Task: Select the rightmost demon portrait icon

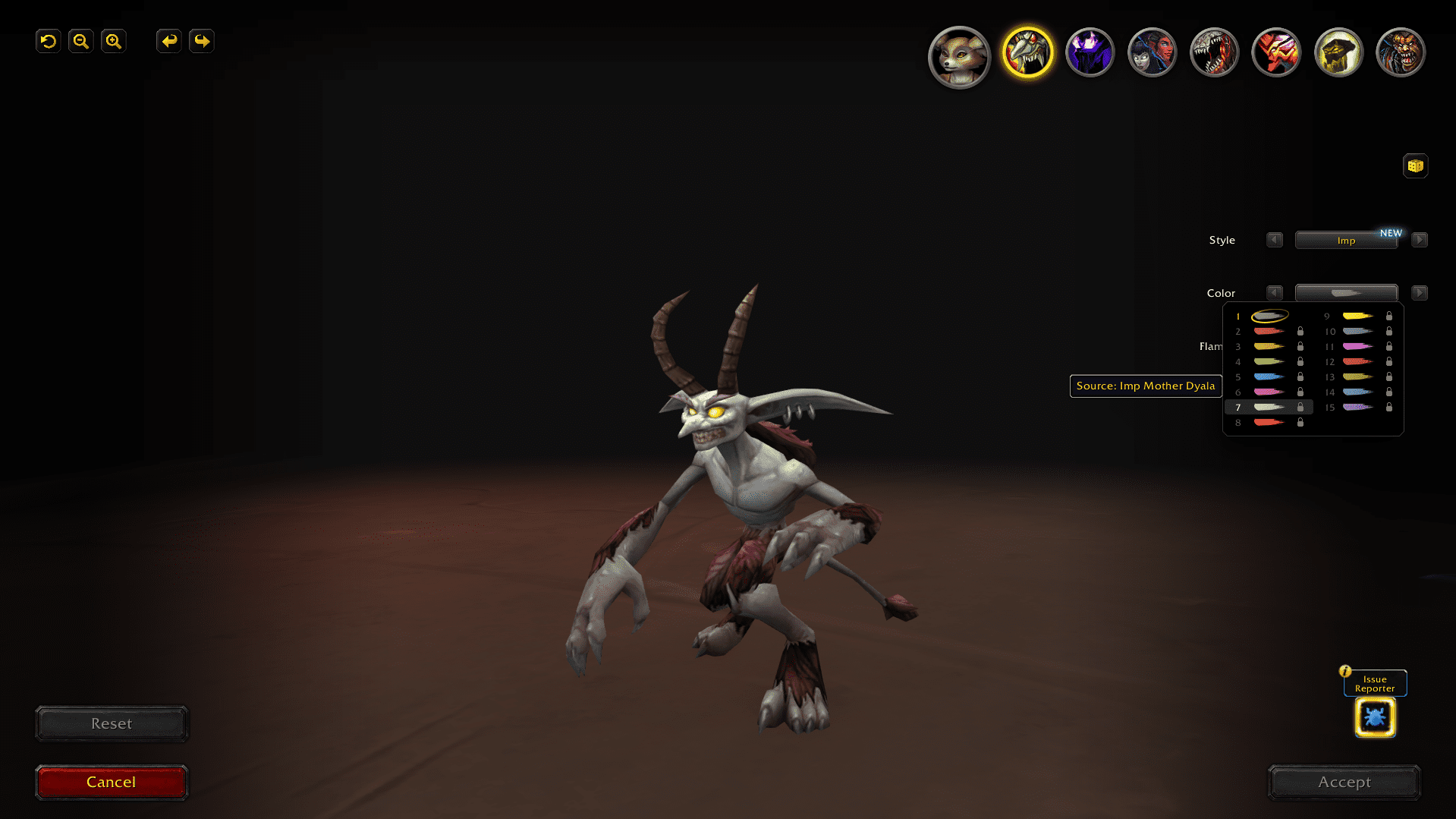Action: [1400, 52]
